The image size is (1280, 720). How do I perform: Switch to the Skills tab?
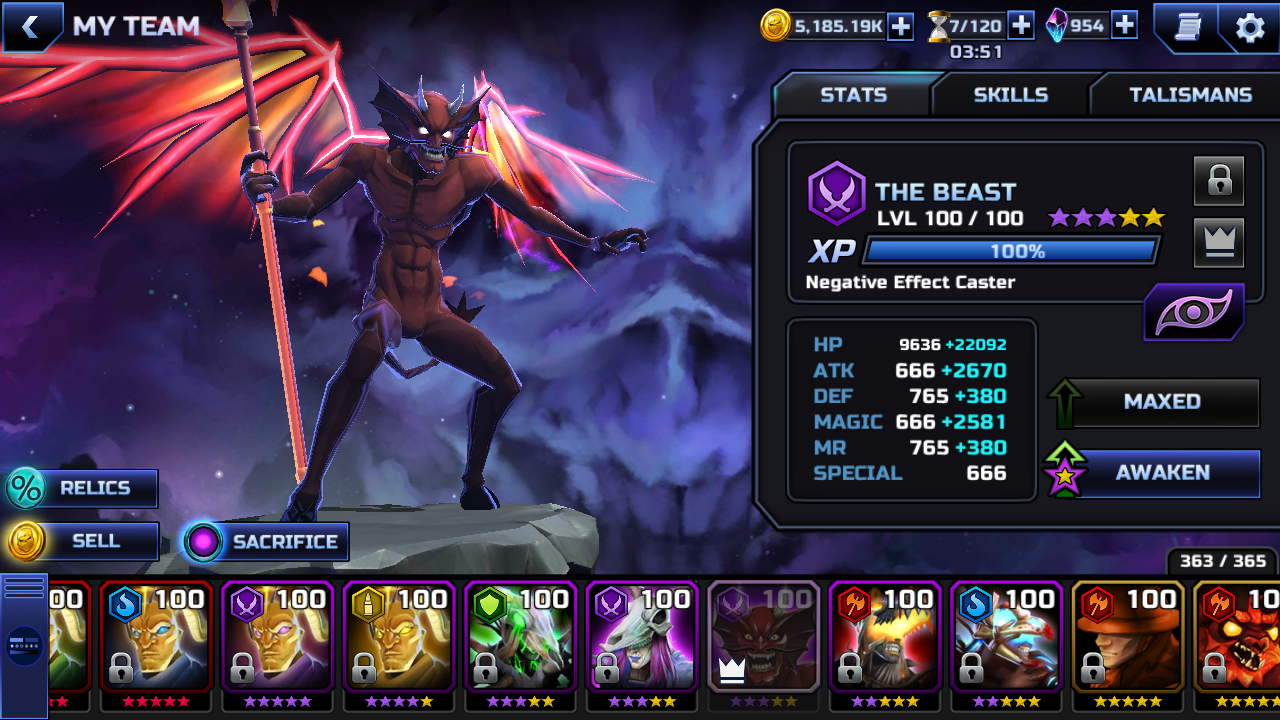click(1010, 95)
